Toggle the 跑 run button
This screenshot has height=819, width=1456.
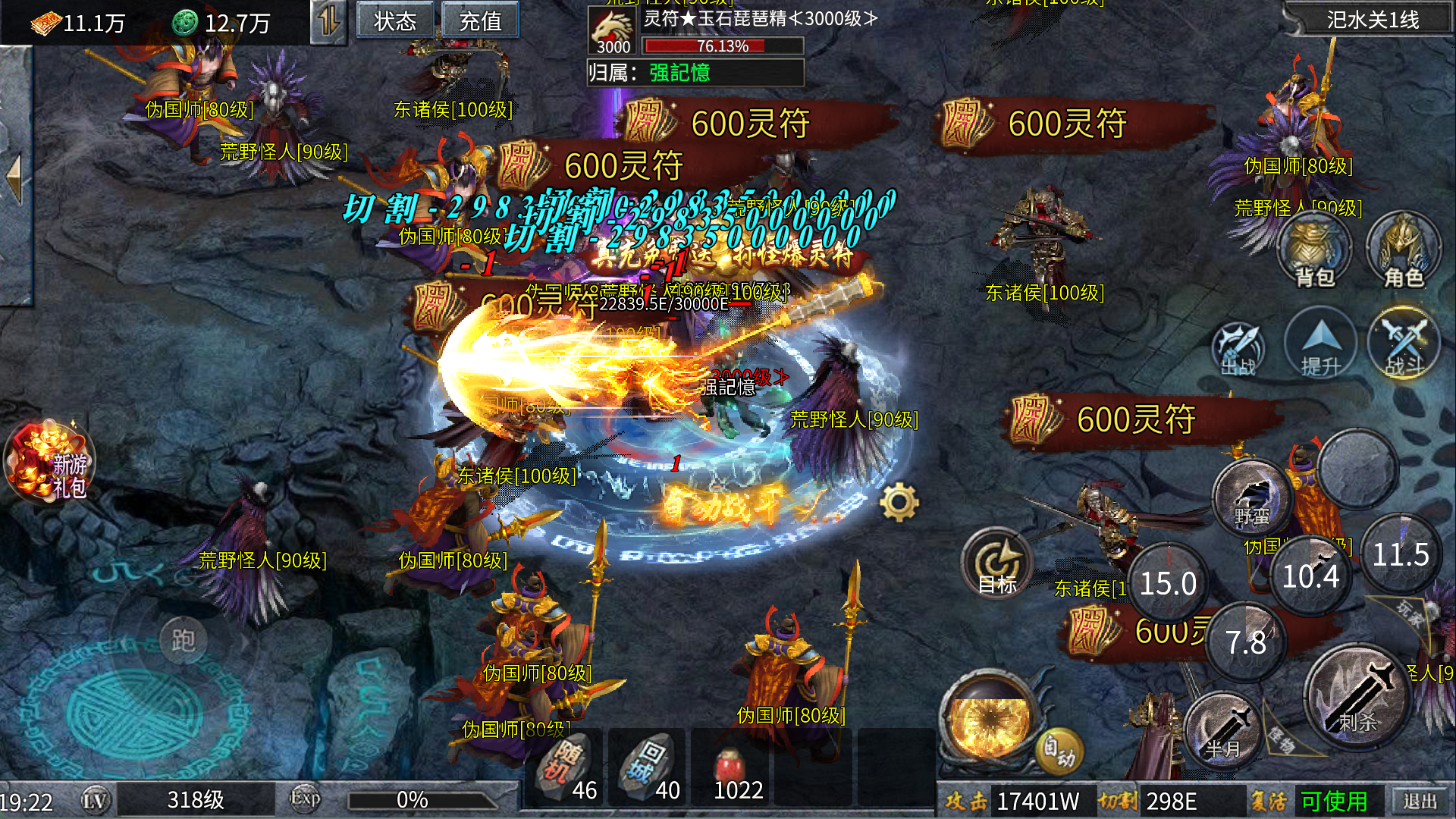coord(183,641)
